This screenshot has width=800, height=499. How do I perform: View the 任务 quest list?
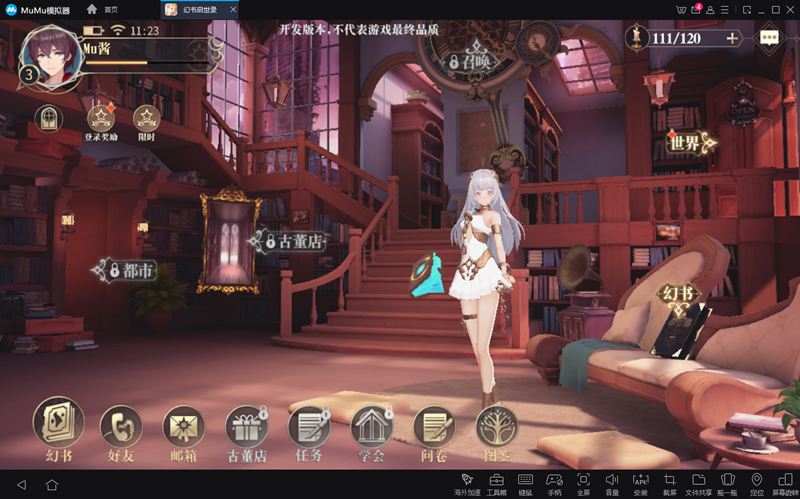point(309,427)
